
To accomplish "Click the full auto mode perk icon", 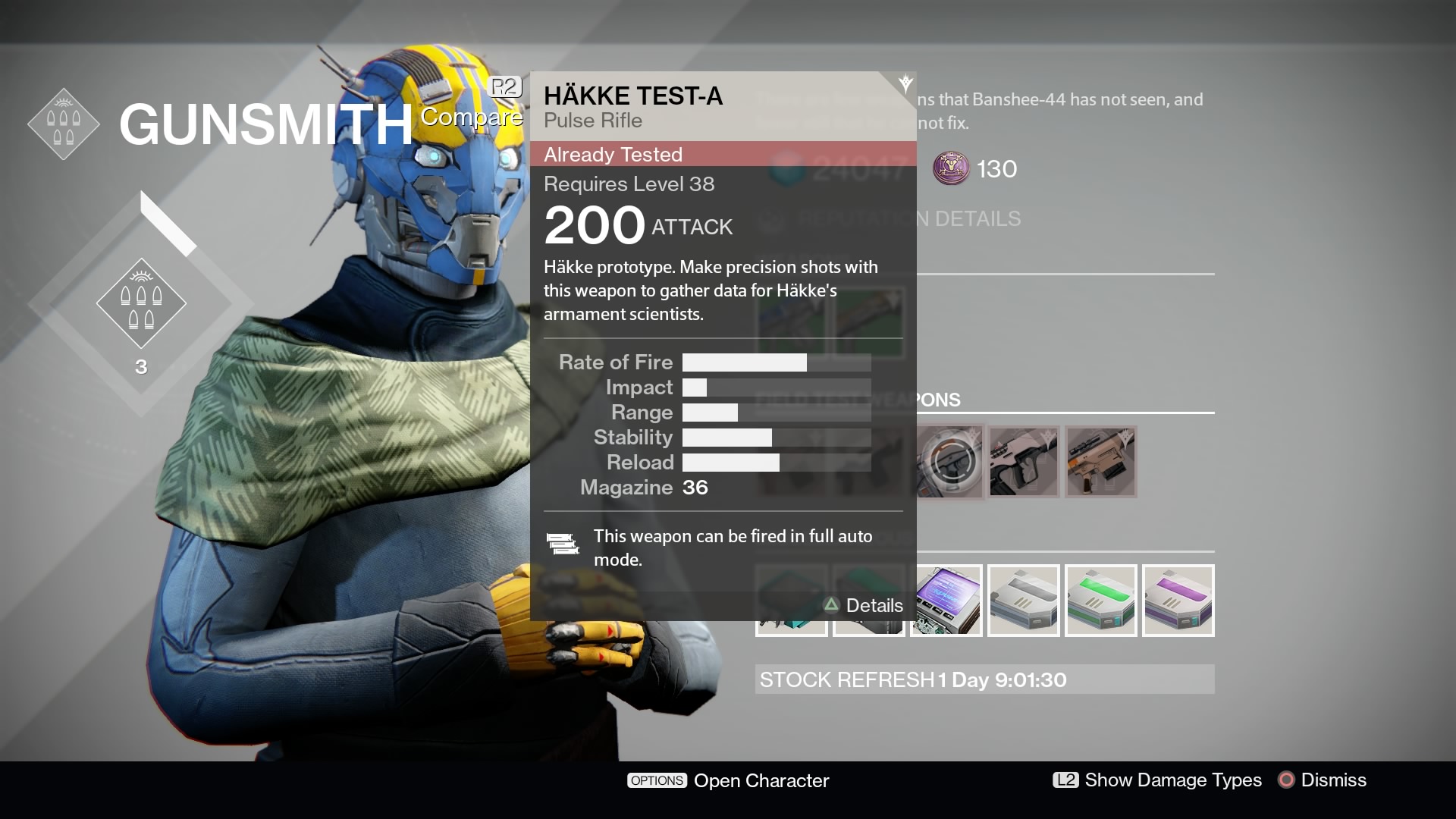I will pyautogui.click(x=563, y=544).
